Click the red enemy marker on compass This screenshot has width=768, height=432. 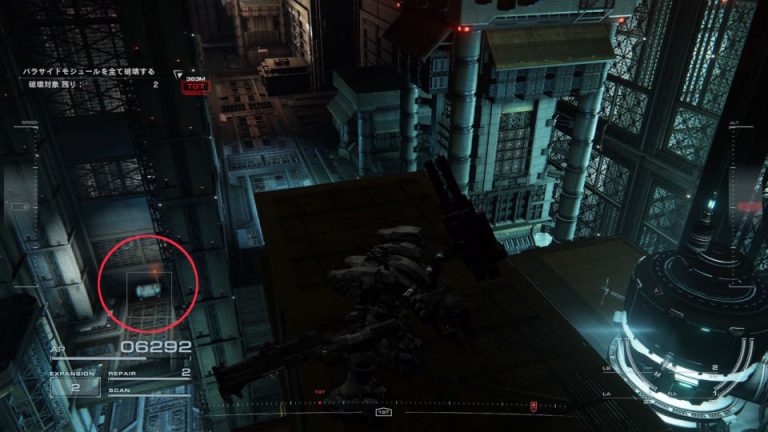(534, 406)
